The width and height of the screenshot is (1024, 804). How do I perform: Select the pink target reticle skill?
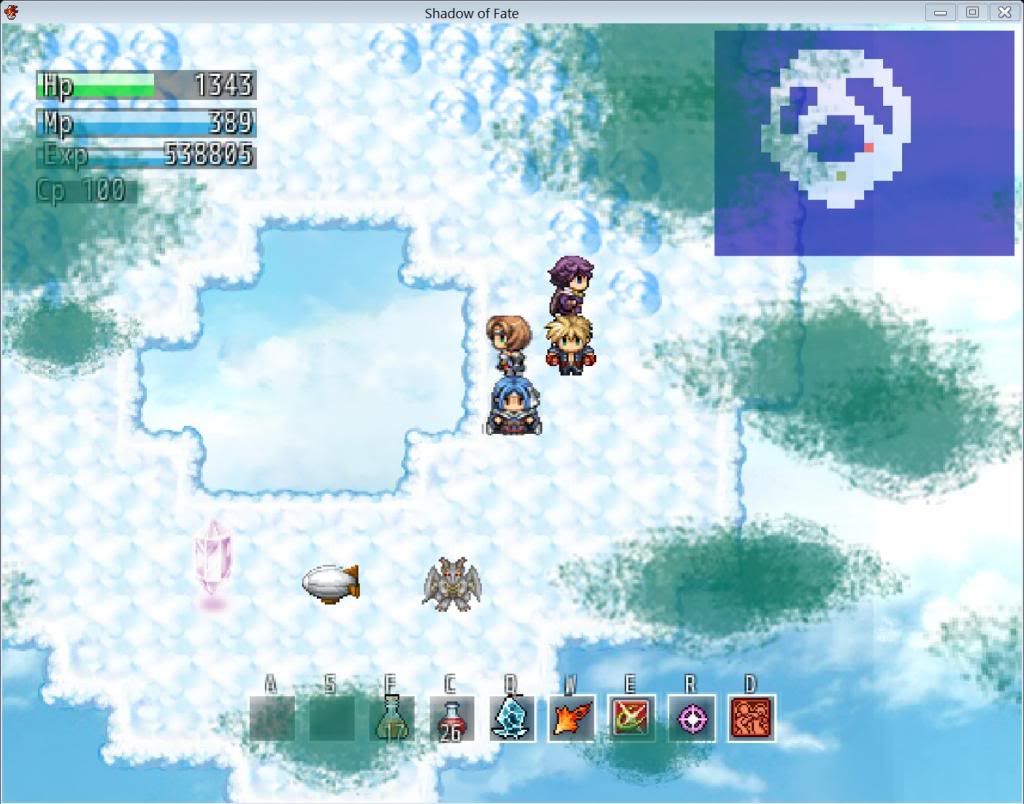coord(691,718)
